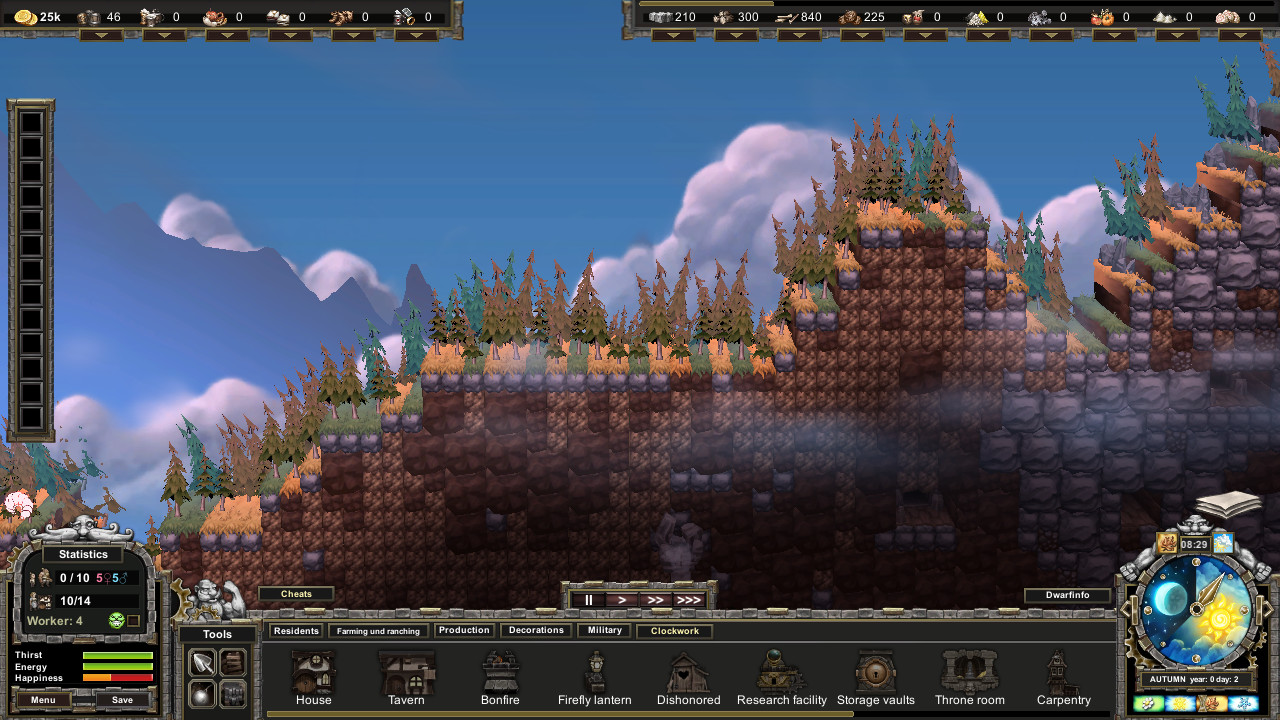Image resolution: width=1280 pixels, height=720 pixels.
Task: Select the glowing orb tool in Tools panel
Action: tap(202, 694)
